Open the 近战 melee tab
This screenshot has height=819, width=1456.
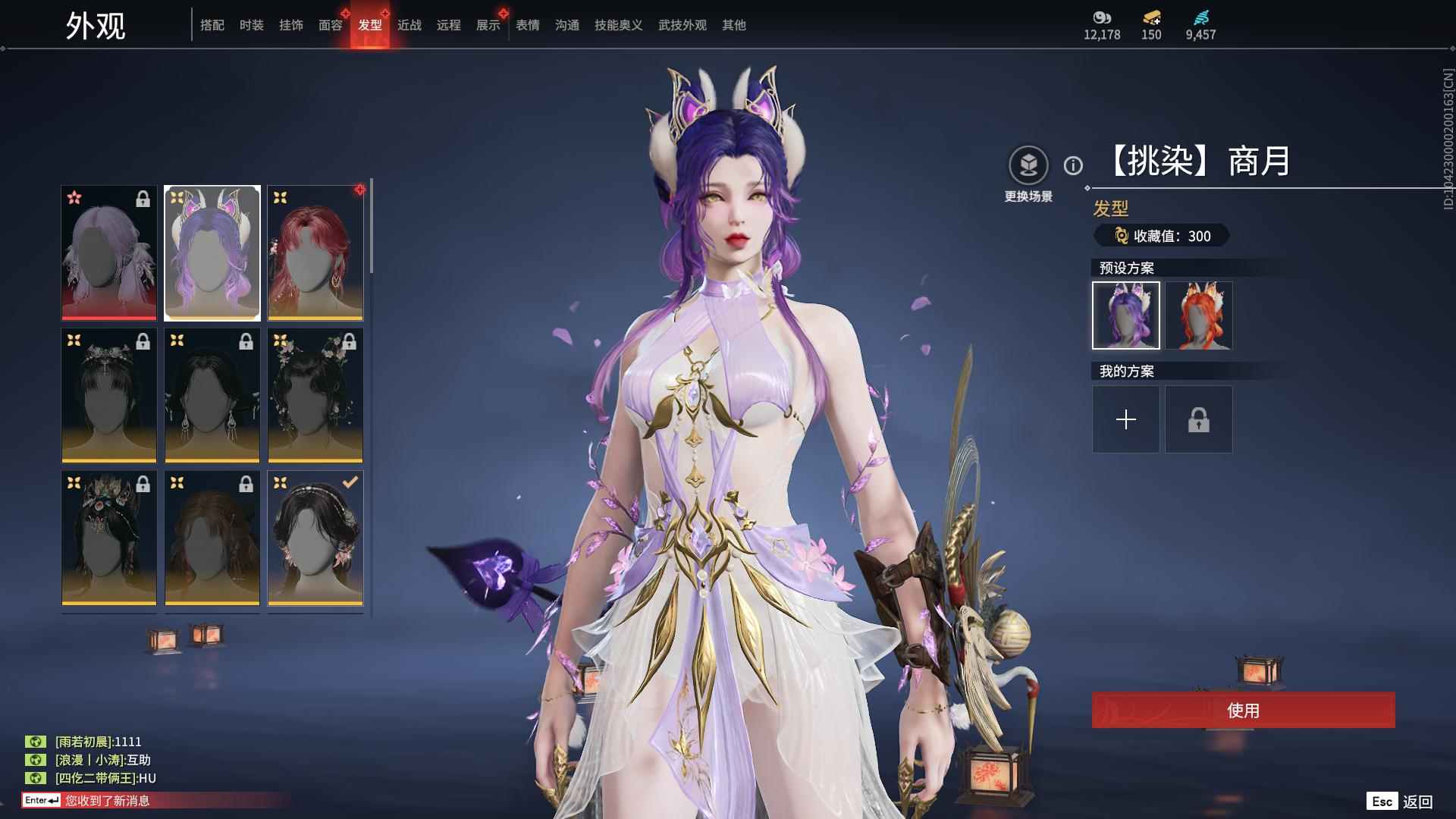[x=409, y=25]
